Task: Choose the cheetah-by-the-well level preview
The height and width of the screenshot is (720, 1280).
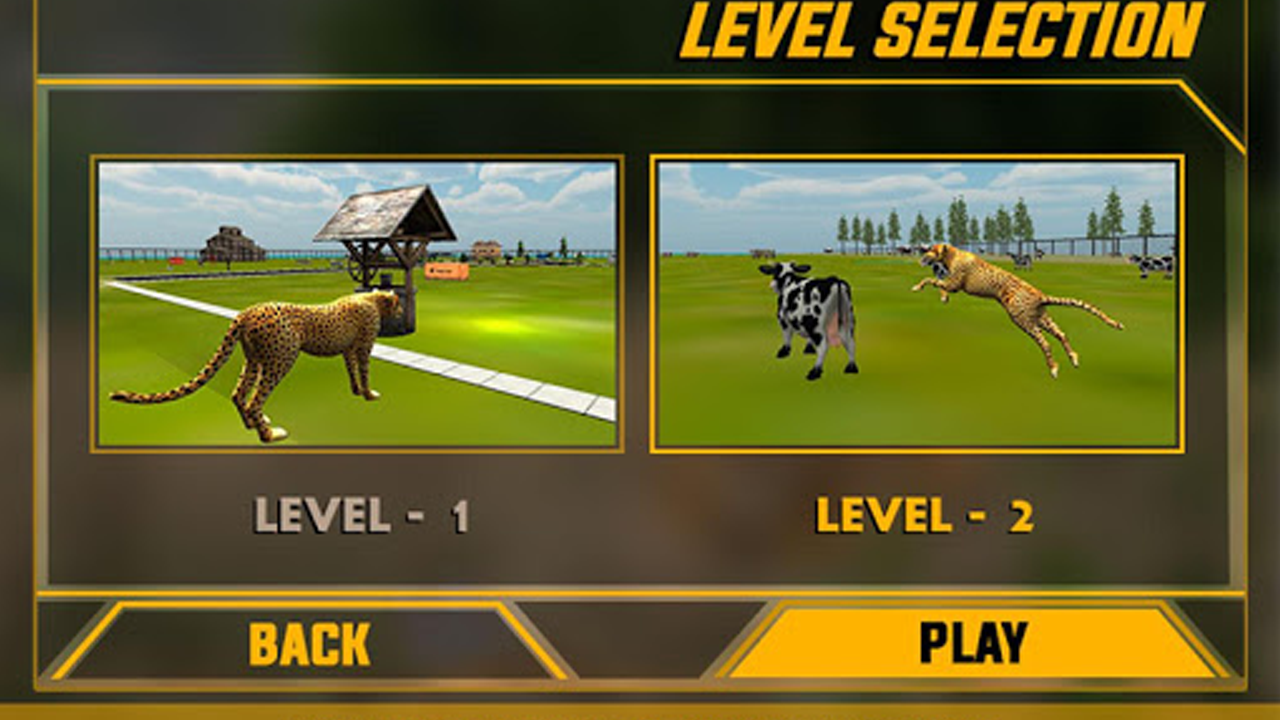Action: [x=355, y=300]
